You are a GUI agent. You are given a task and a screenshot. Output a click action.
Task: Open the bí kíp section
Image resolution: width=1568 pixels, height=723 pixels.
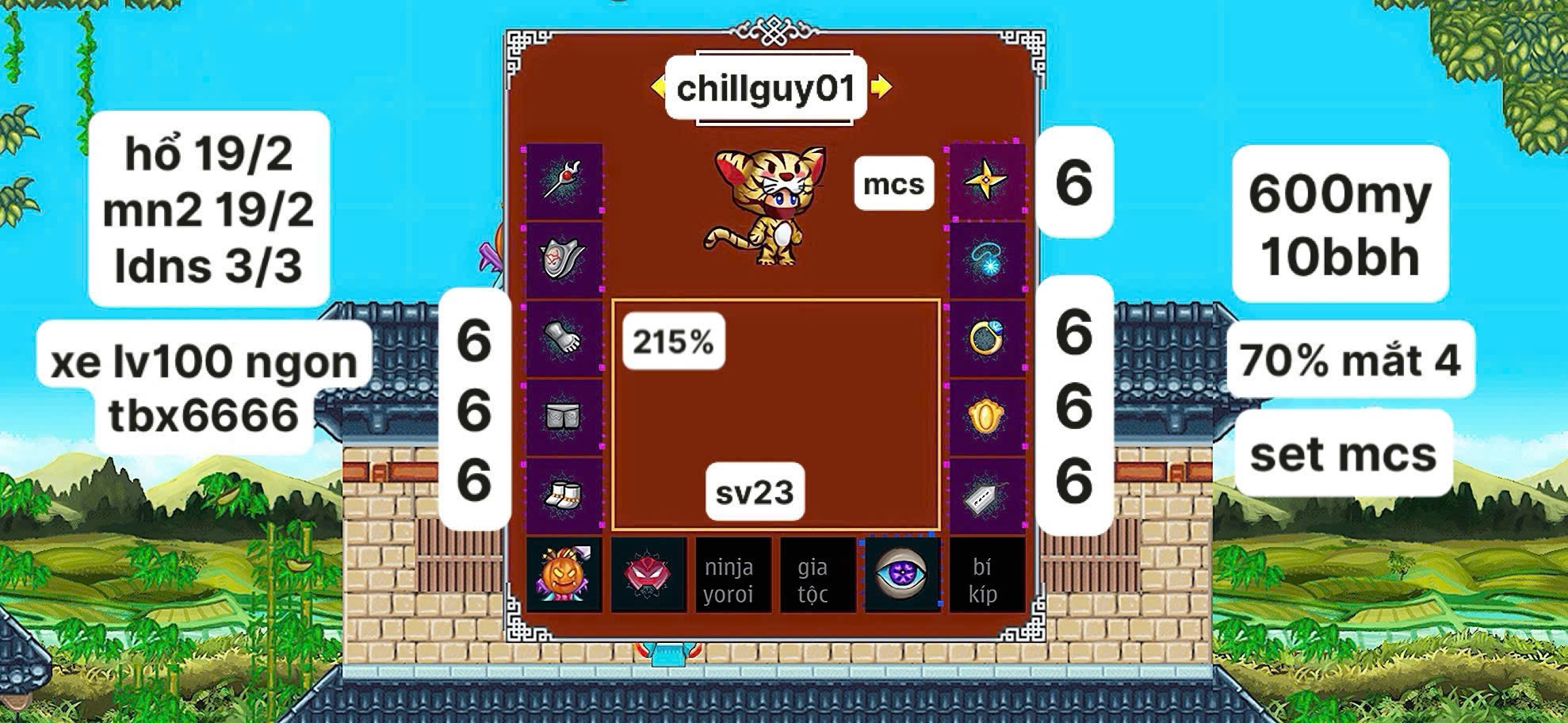(985, 577)
